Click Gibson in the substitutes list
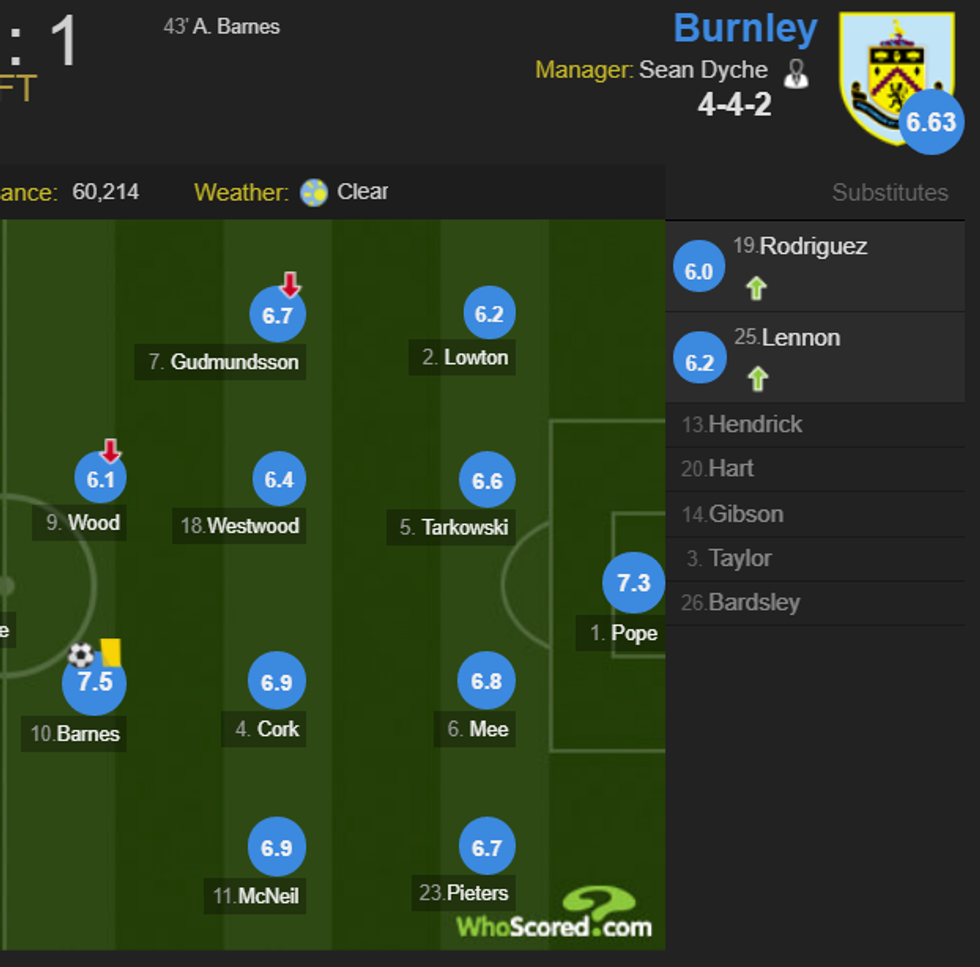The width and height of the screenshot is (980, 967). point(746,514)
